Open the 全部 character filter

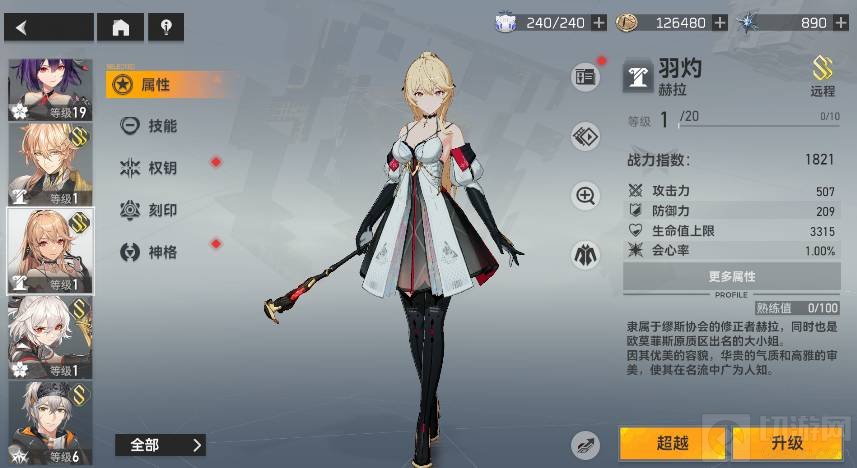pyautogui.click(x=159, y=445)
